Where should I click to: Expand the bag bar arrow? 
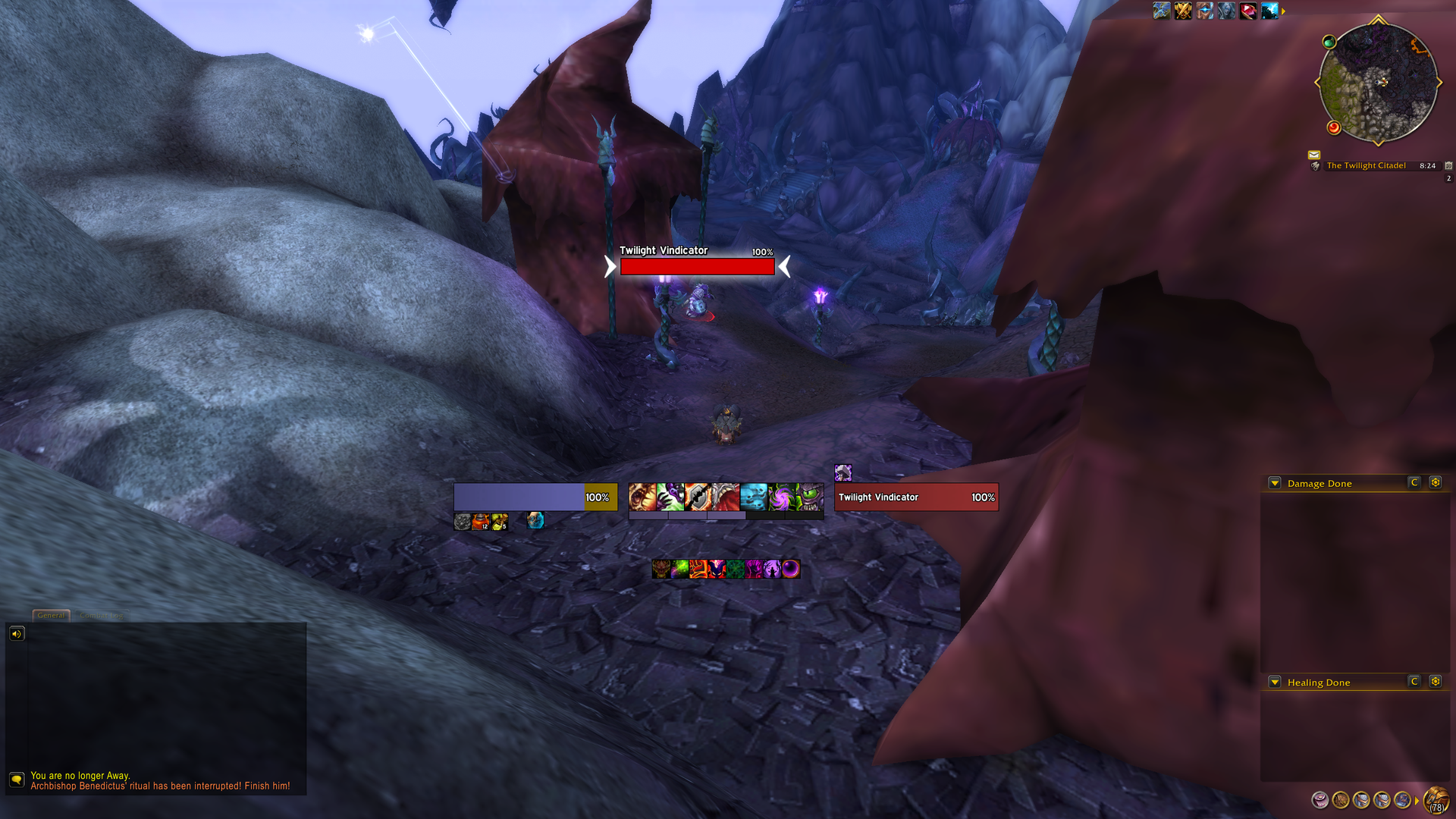click(1417, 801)
